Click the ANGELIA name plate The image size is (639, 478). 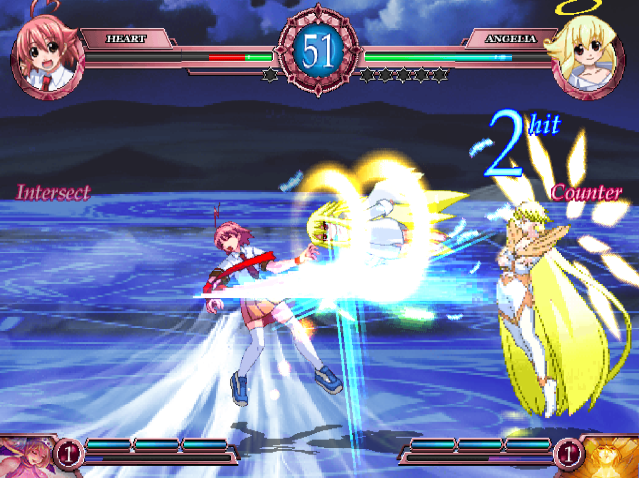pos(510,39)
